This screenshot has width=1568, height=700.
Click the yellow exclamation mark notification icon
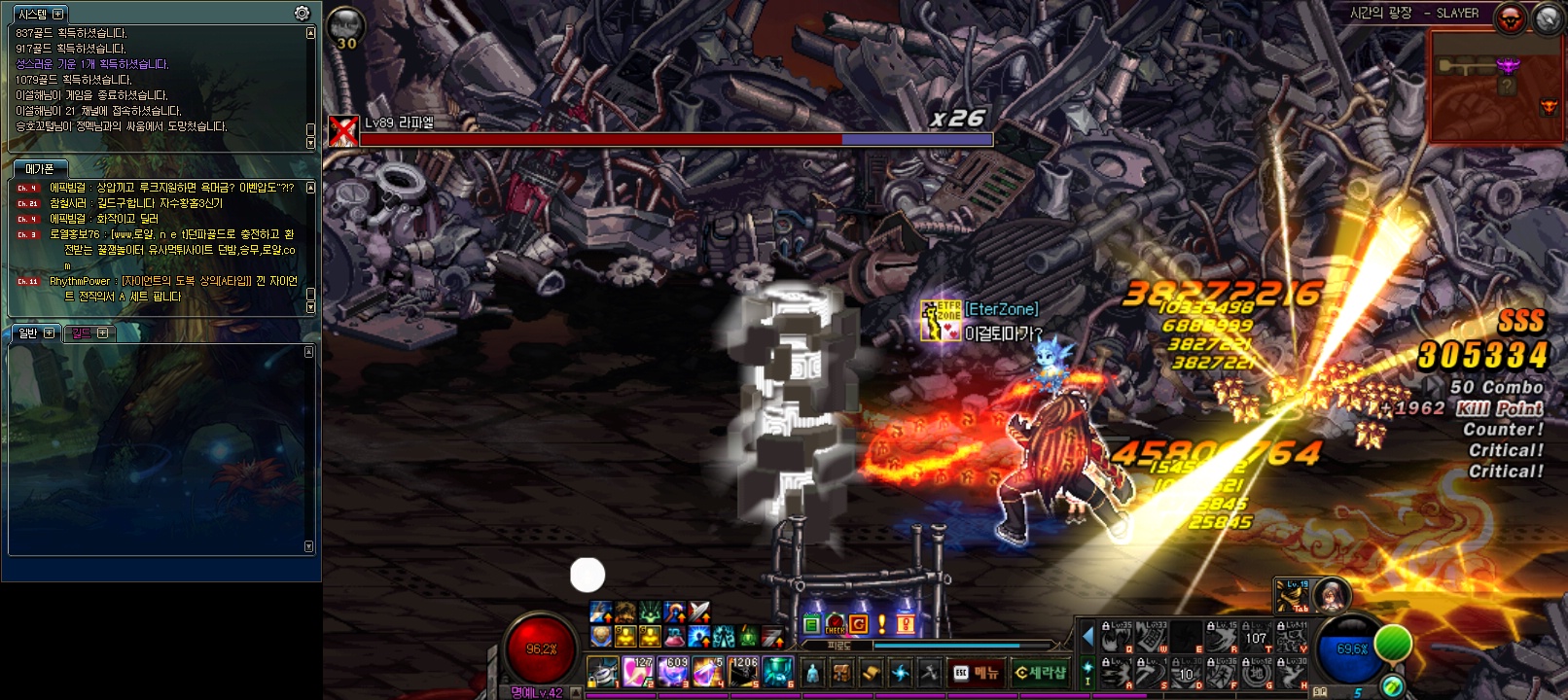(881, 624)
